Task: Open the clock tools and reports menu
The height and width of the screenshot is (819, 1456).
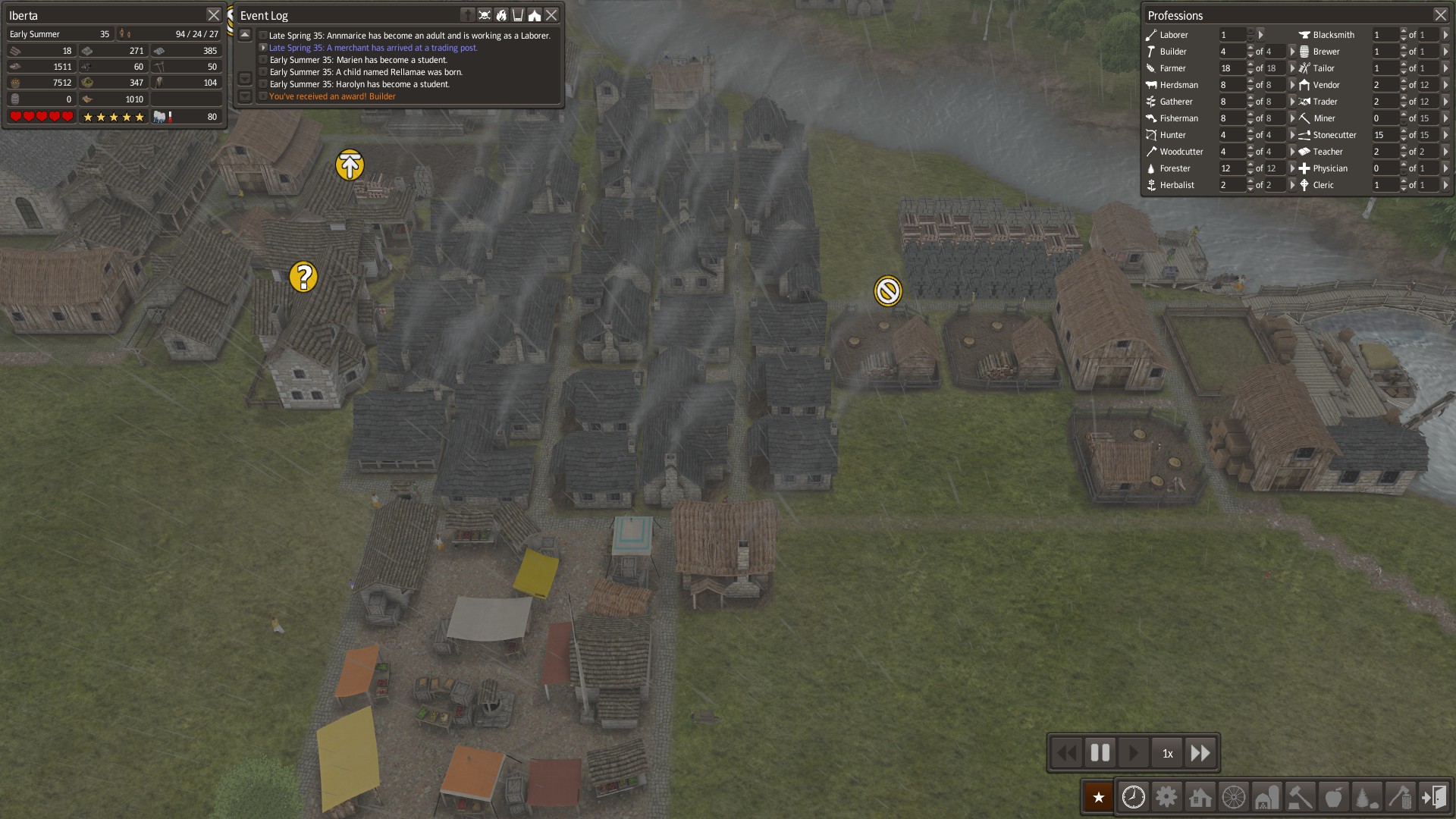Action: click(x=1133, y=797)
